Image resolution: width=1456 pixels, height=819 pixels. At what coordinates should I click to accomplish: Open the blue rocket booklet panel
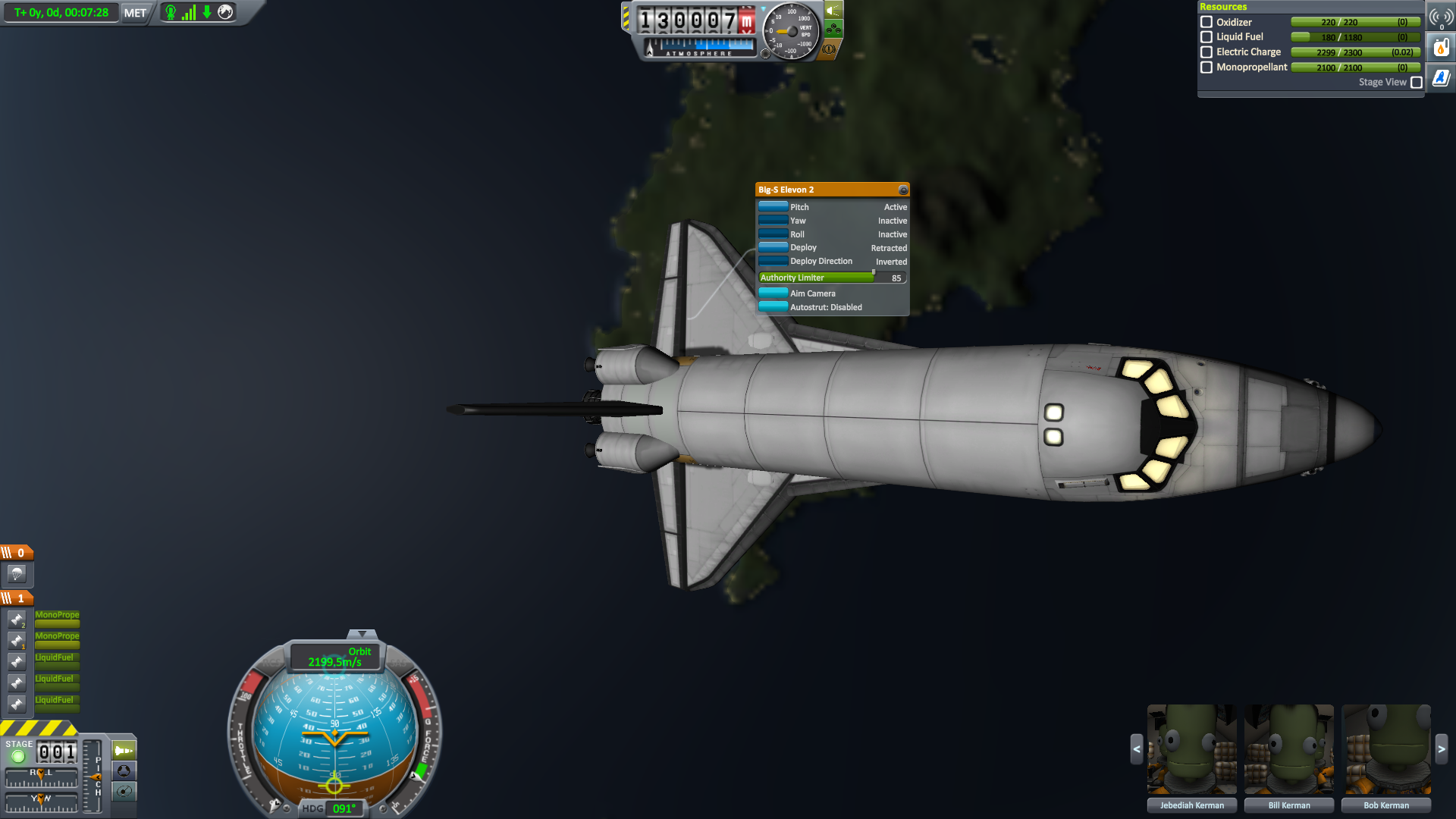coord(1440,77)
